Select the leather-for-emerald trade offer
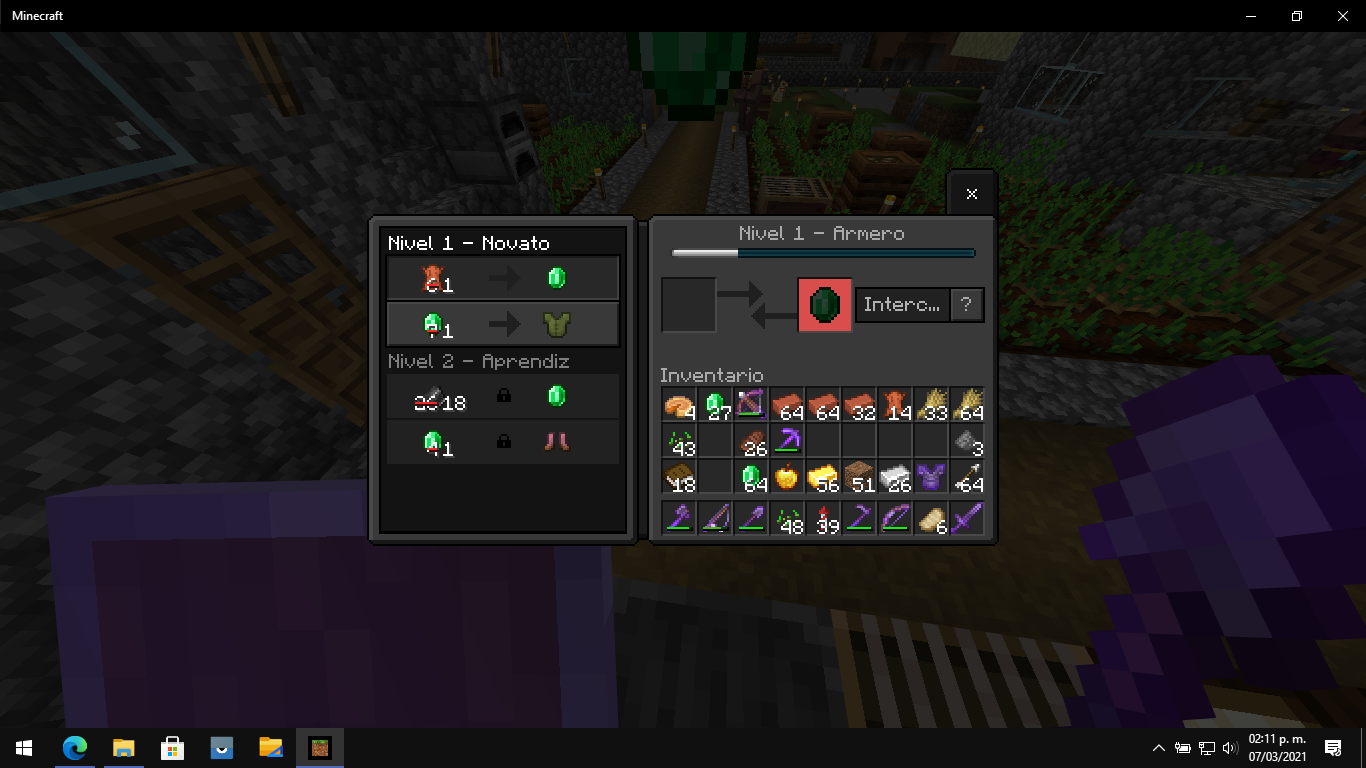This screenshot has height=768, width=1366. pos(503,279)
